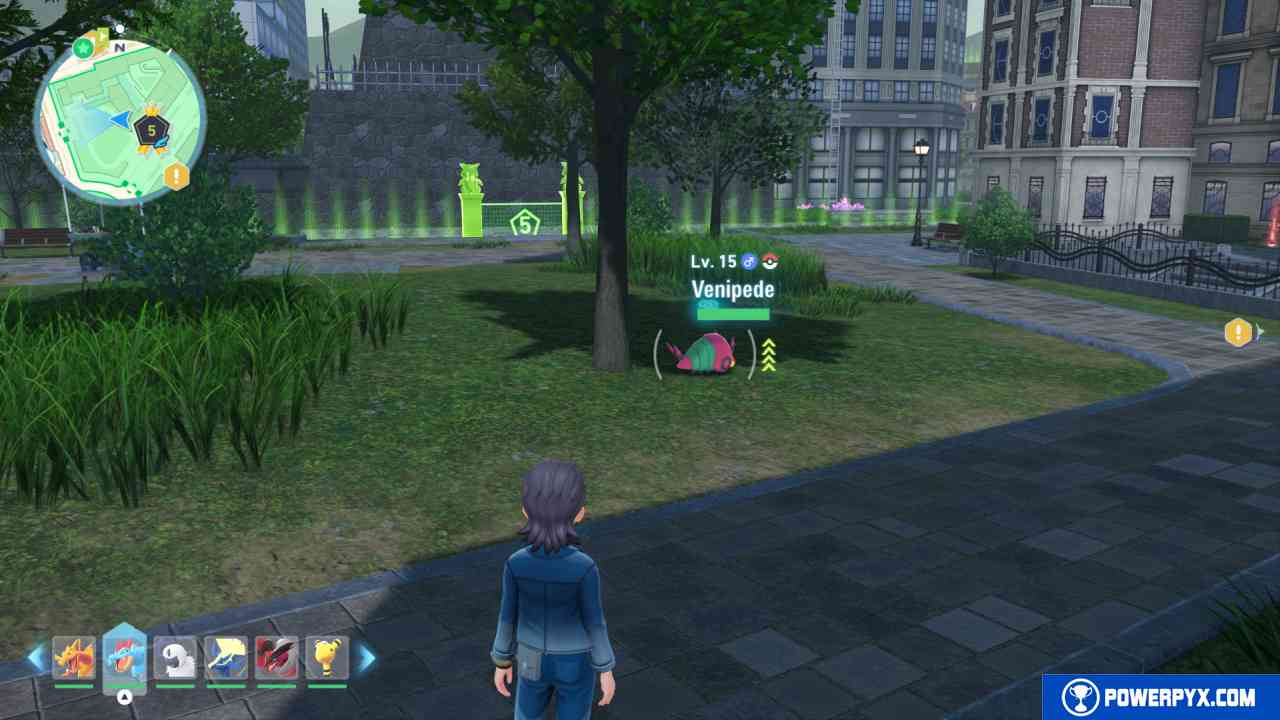The width and height of the screenshot is (1280, 720).
Task: Select the green star marker atop the minimap
Action: (82, 47)
